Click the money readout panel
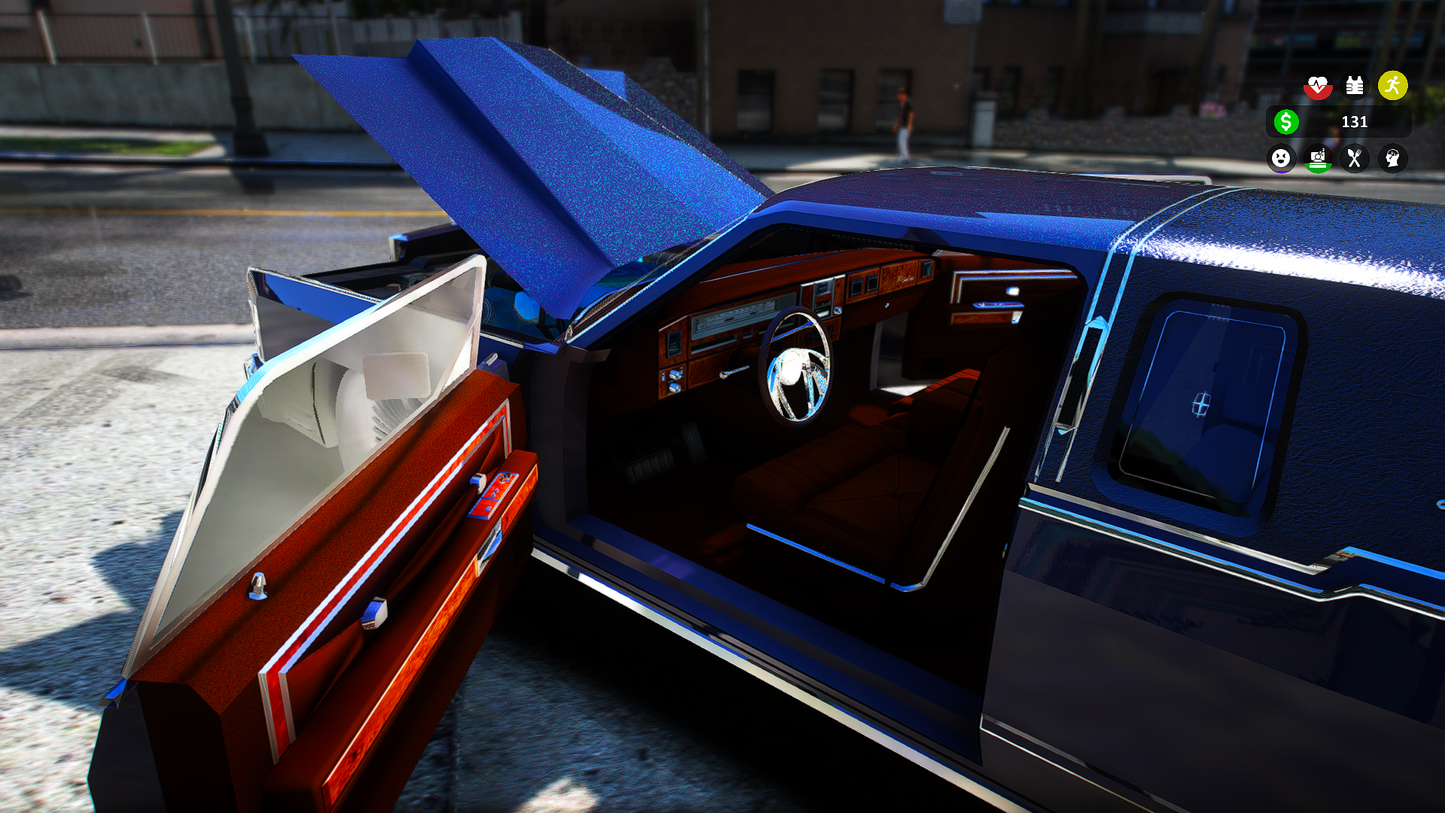This screenshot has height=813, width=1445. (x=1340, y=121)
